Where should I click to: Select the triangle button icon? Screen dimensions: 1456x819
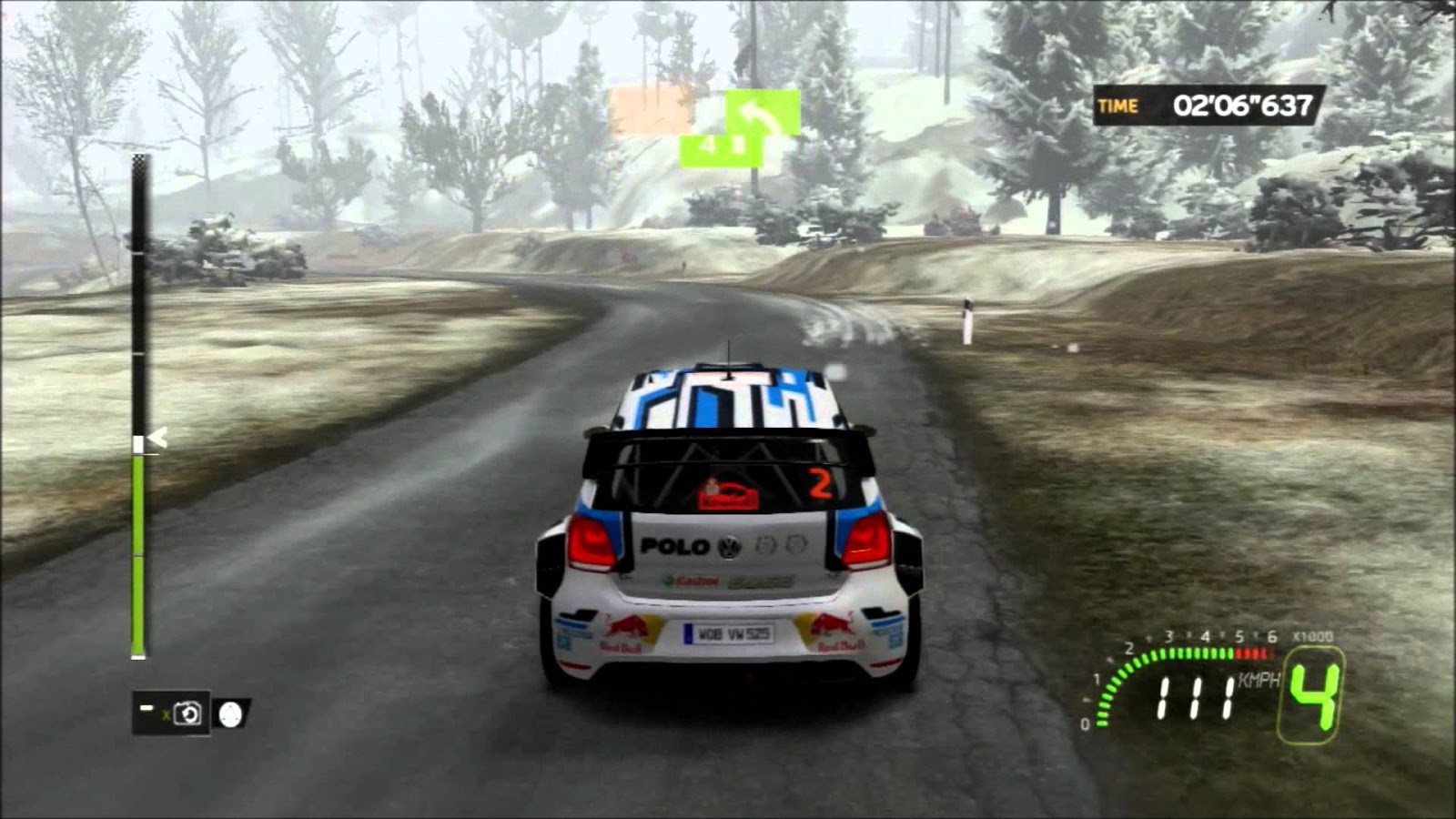231,715
